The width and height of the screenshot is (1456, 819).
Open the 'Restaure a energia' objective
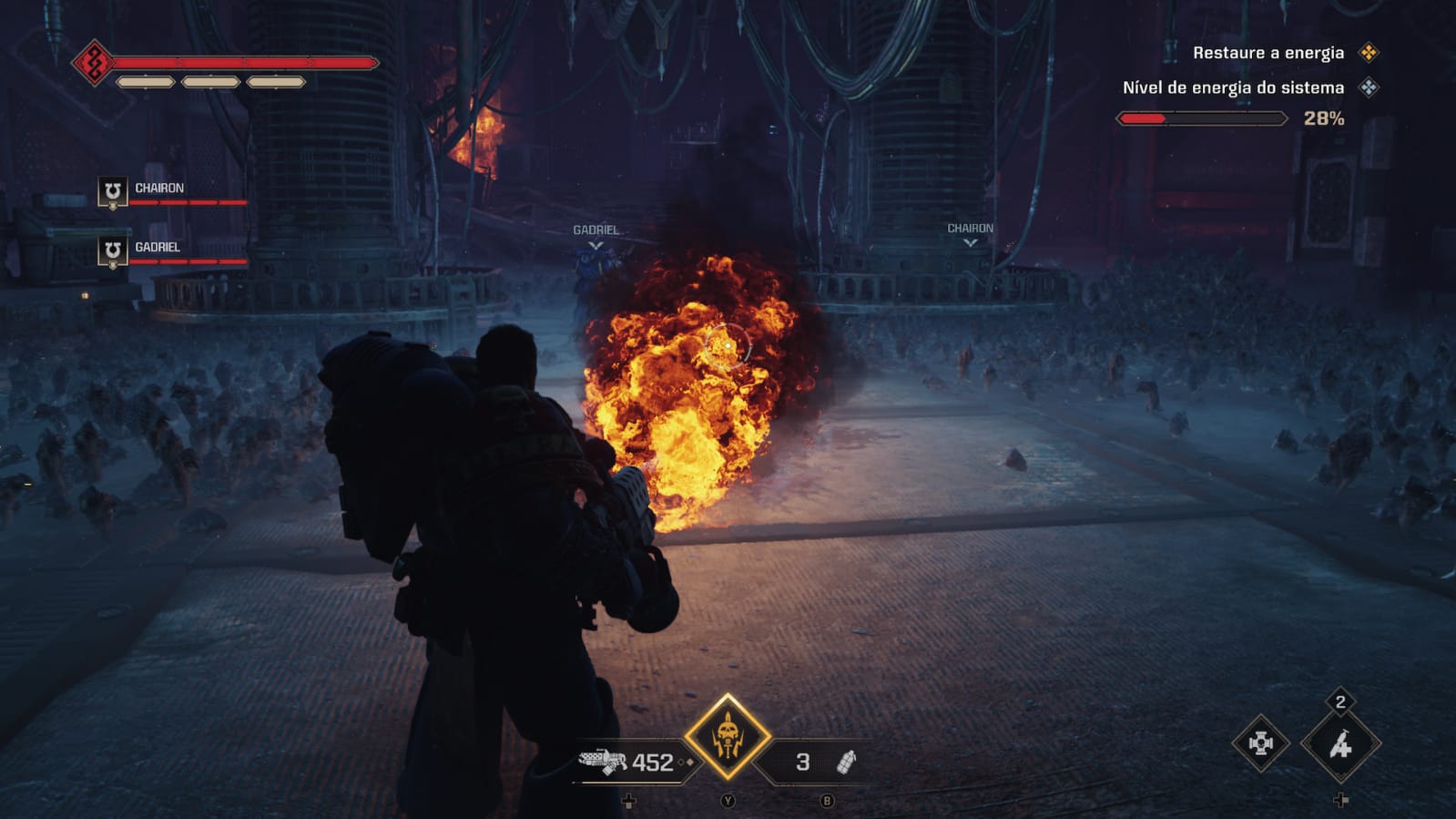pos(1268,53)
